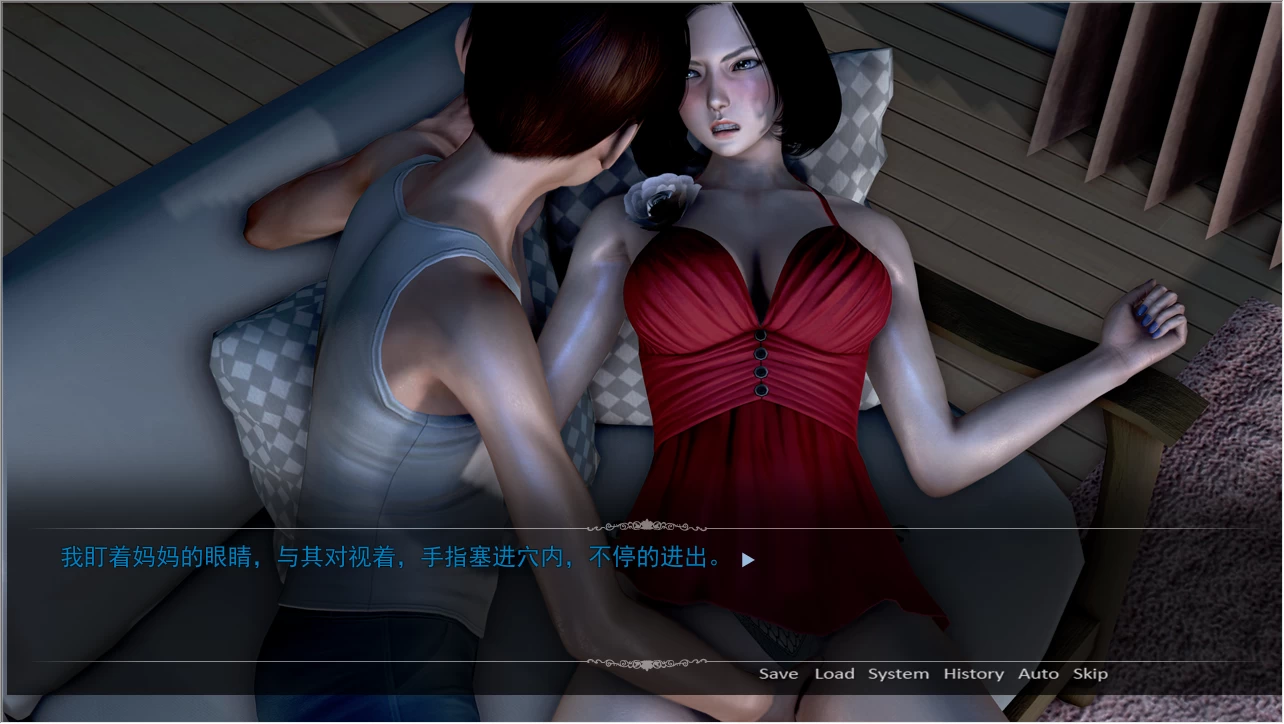Click the advance arrow to continue dialogue
Image resolution: width=1284 pixels, height=724 pixels.
[x=746, y=561]
